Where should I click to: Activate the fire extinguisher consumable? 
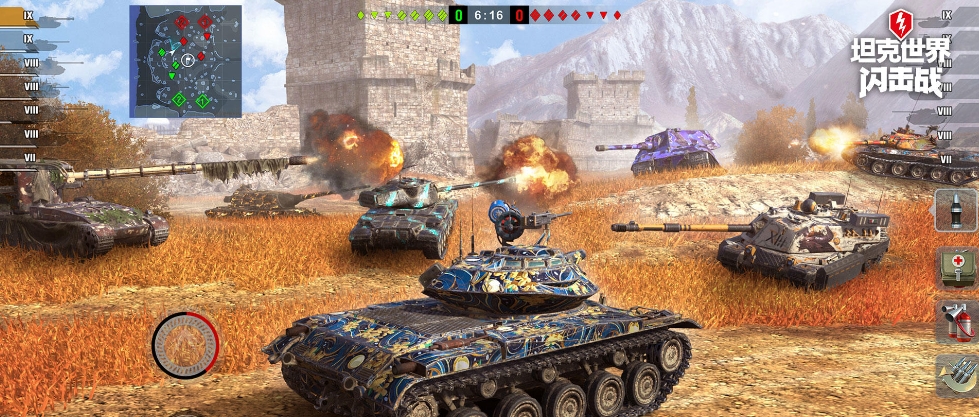(955, 321)
